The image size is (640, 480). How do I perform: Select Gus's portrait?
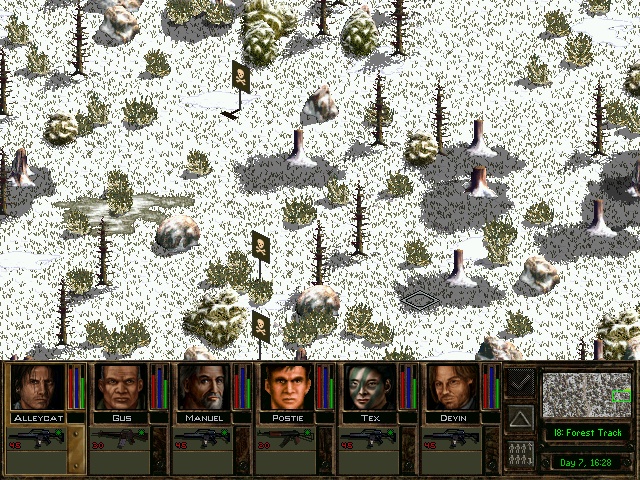tap(122, 387)
